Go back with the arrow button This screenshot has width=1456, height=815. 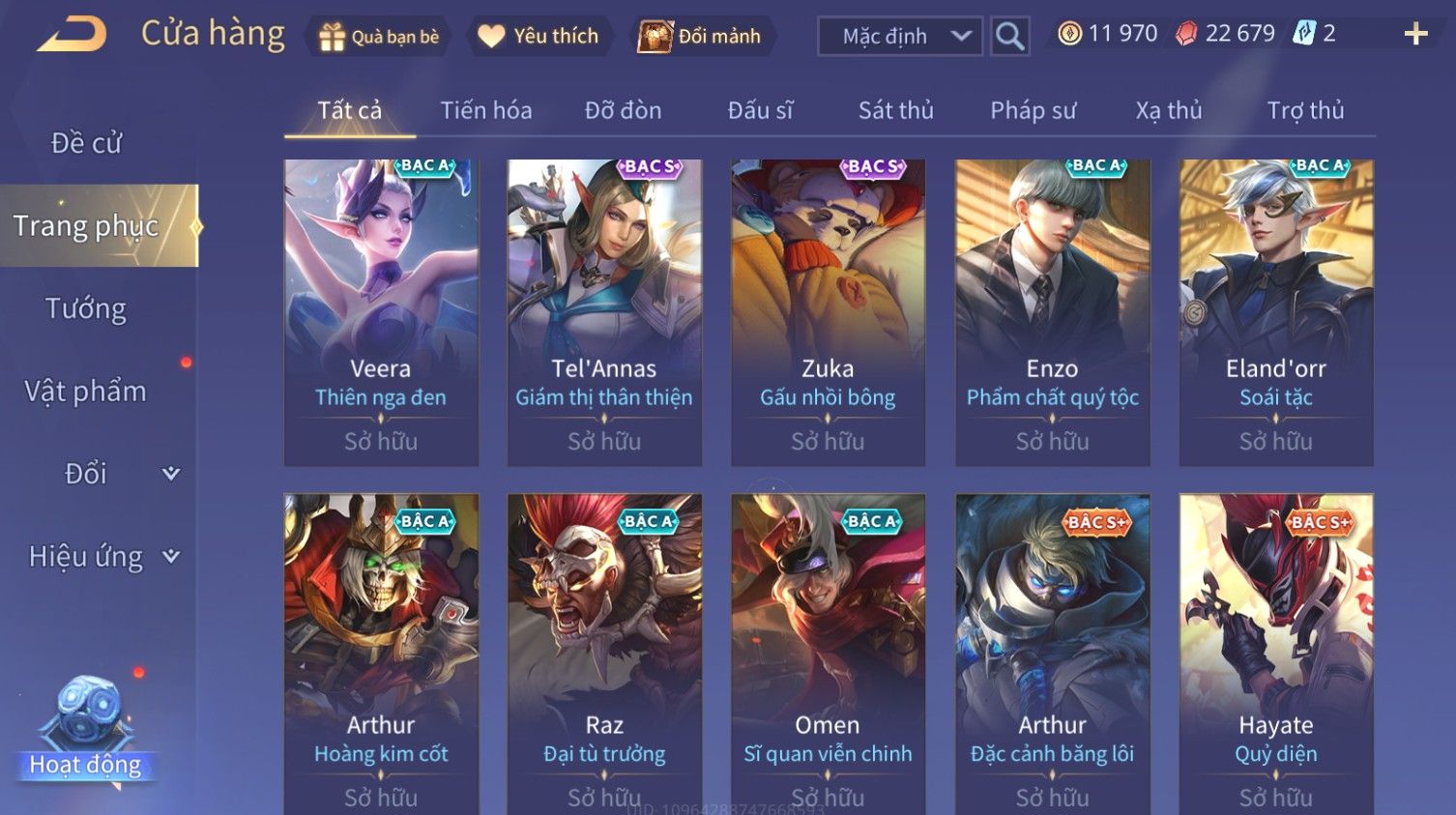click(x=73, y=35)
